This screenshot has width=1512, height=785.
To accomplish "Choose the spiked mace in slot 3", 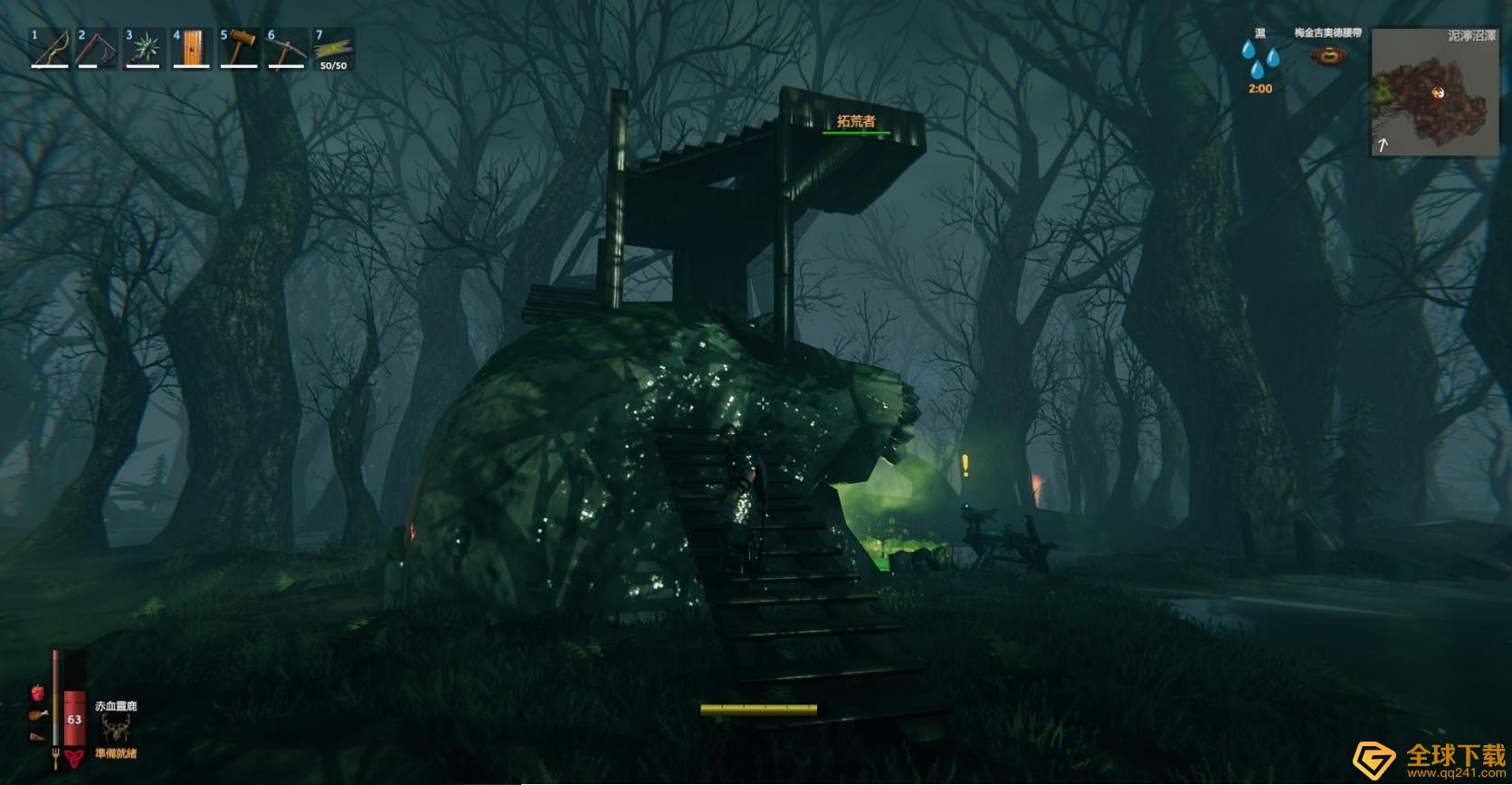I will coord(144,50).
